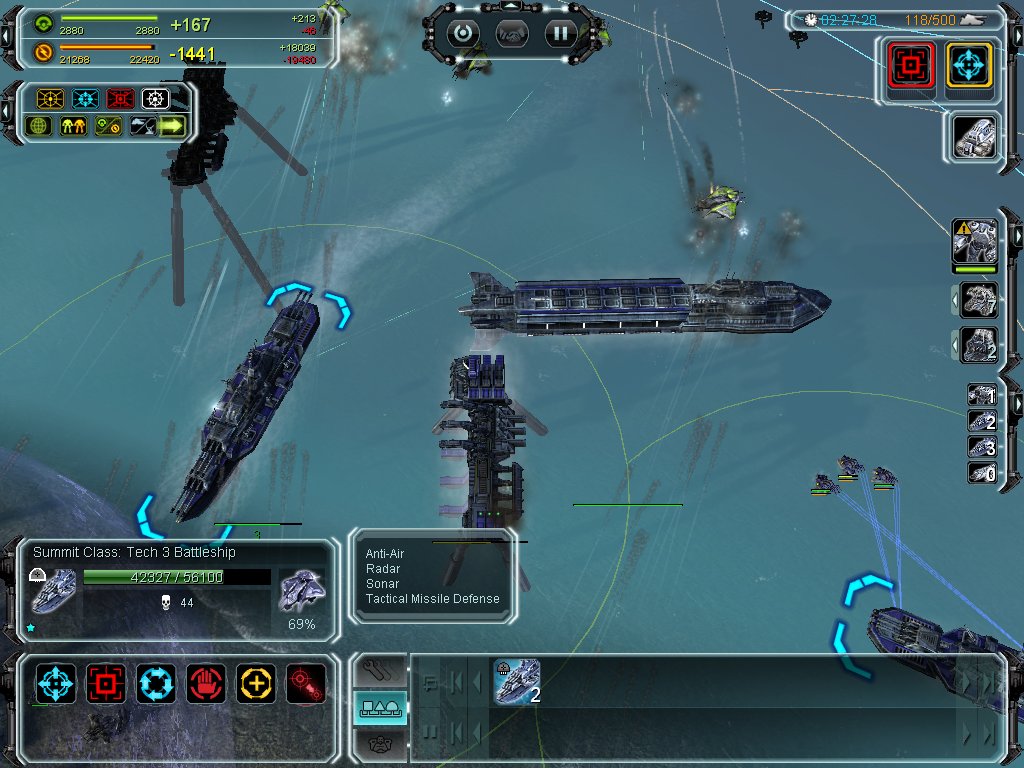Switch to the selection shapes tab
The image size is (1024, 768).
[380, 707]
